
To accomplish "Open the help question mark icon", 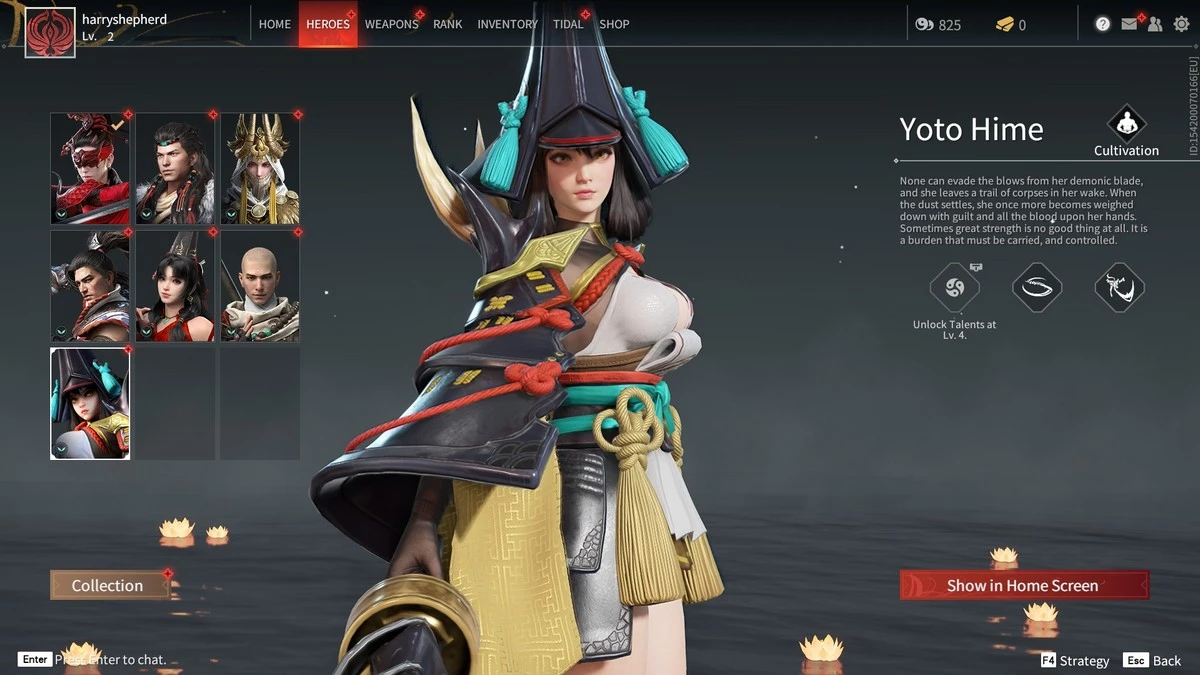I will [1103, 24].
